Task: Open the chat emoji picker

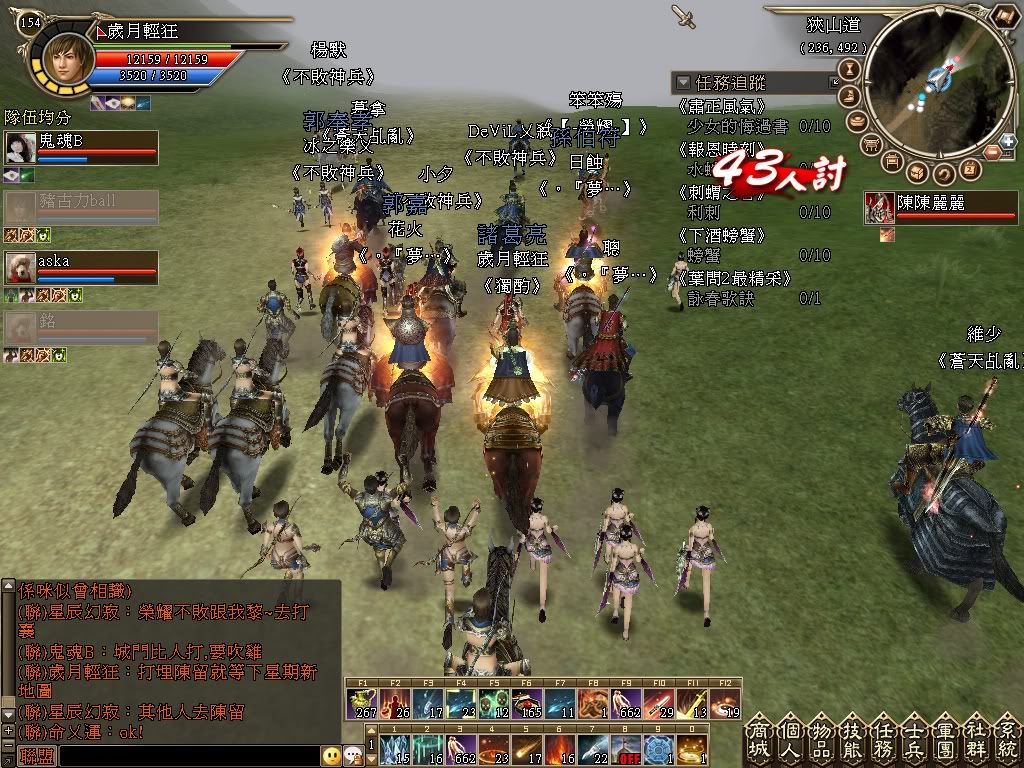Action: click(x=331, y=756)
